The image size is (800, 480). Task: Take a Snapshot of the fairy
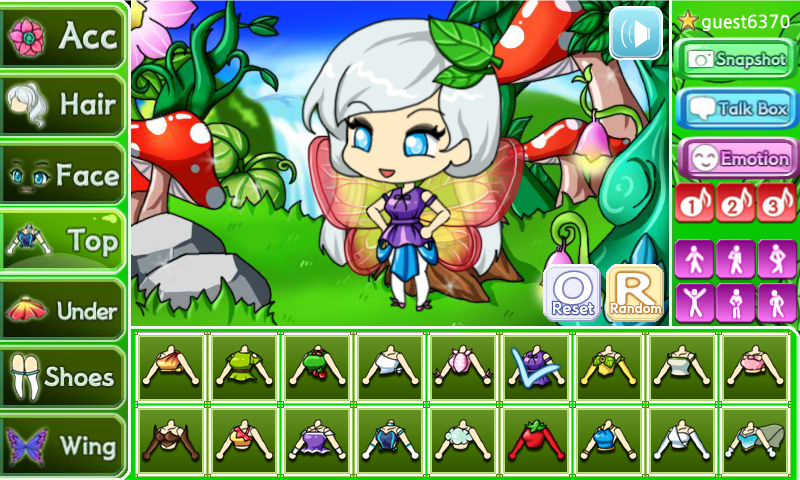(x=735, y=59)
